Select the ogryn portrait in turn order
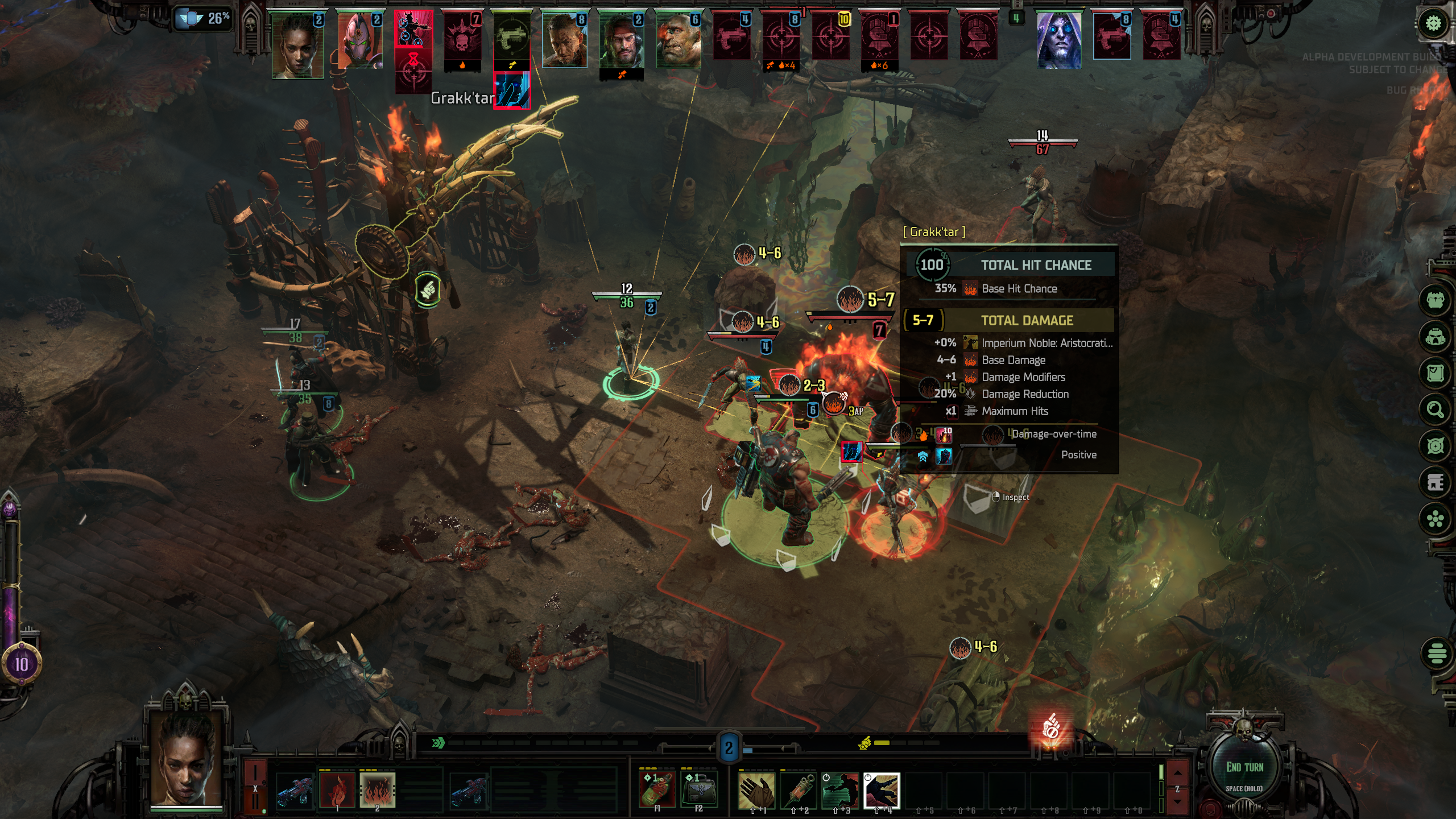The image size is (1456, 819). (x=678, y=41)
